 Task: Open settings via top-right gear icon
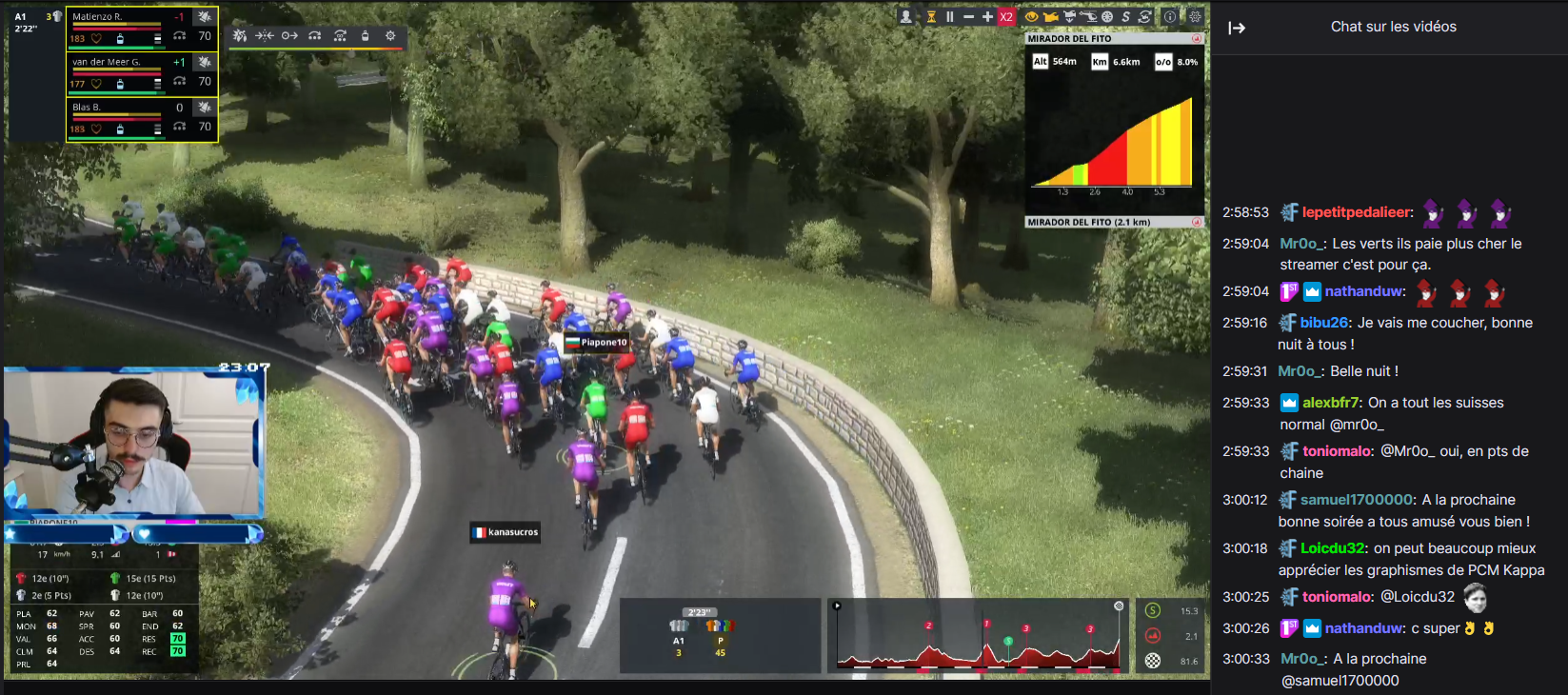[1195, 17]
